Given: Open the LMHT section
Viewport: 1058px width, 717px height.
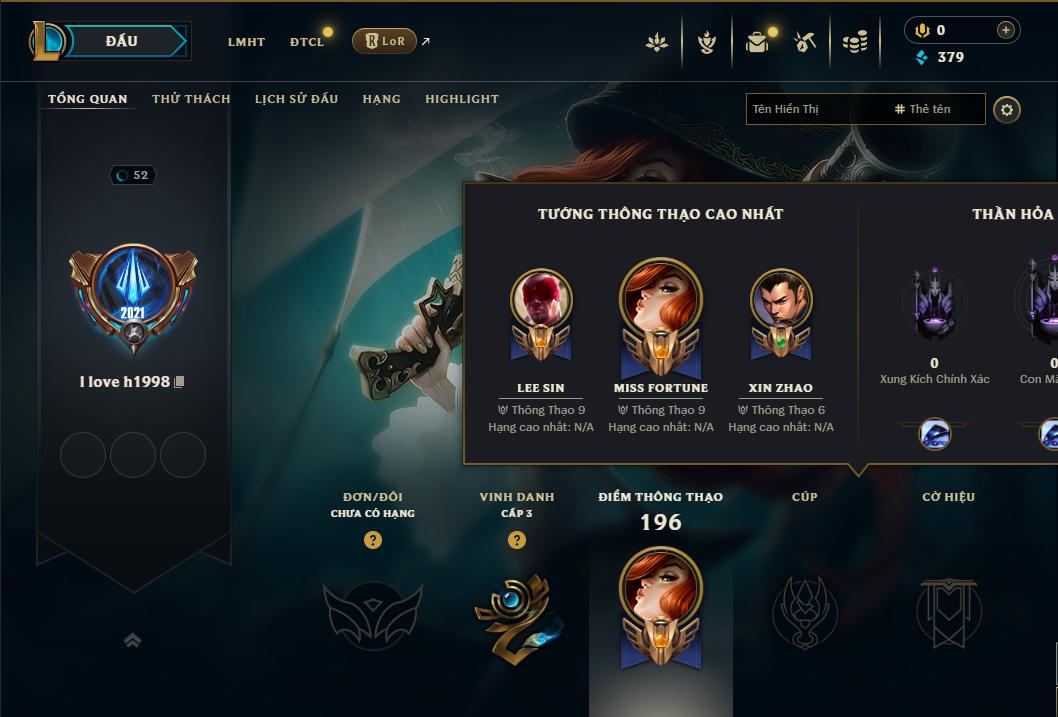Looking at the screenshot, I should (x=246, y=42).
